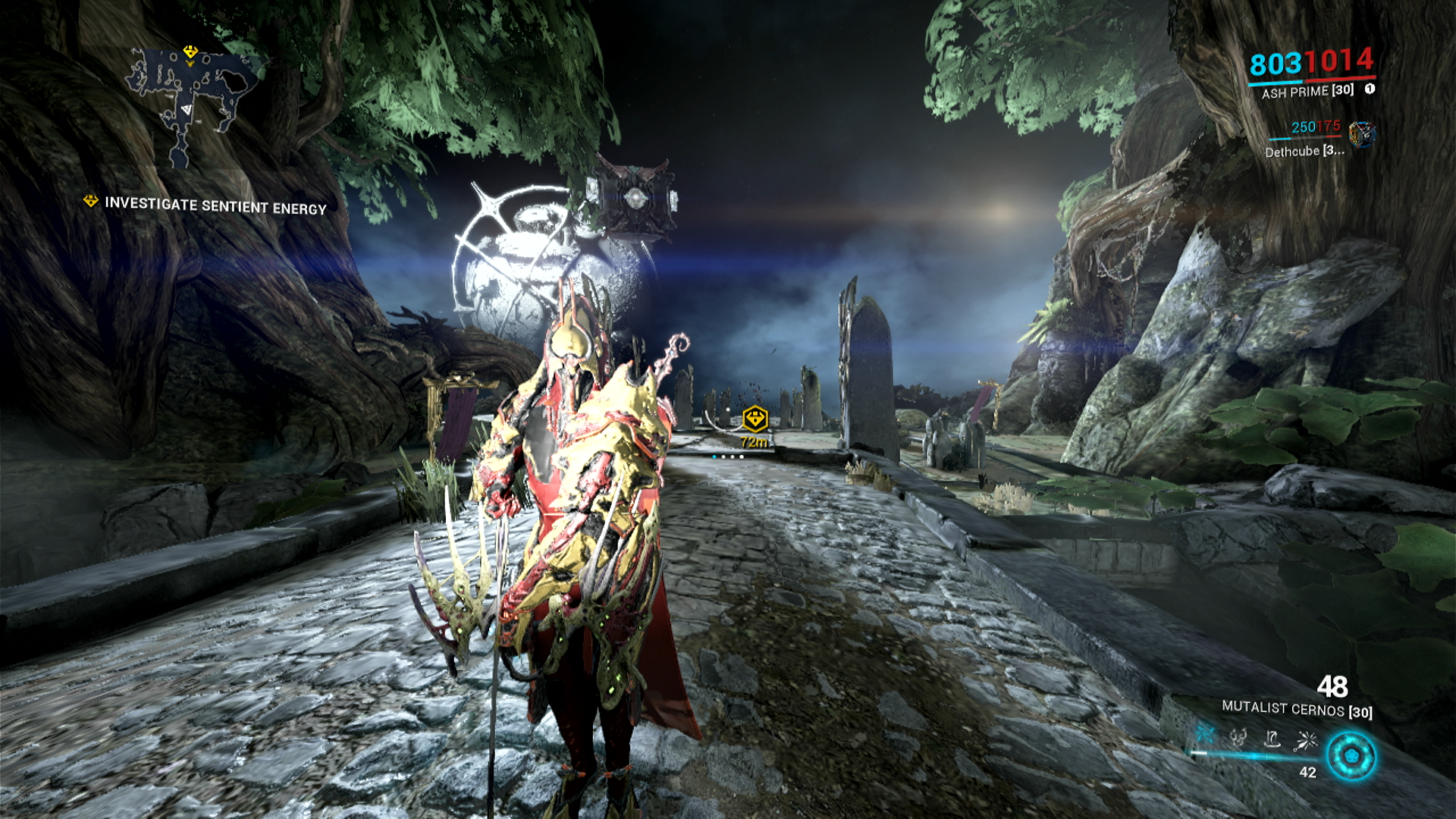The height and width of the screenshot is (819, 1456).
Task: Trigger the Teleport ability icon
Action: pos(1272,738)
